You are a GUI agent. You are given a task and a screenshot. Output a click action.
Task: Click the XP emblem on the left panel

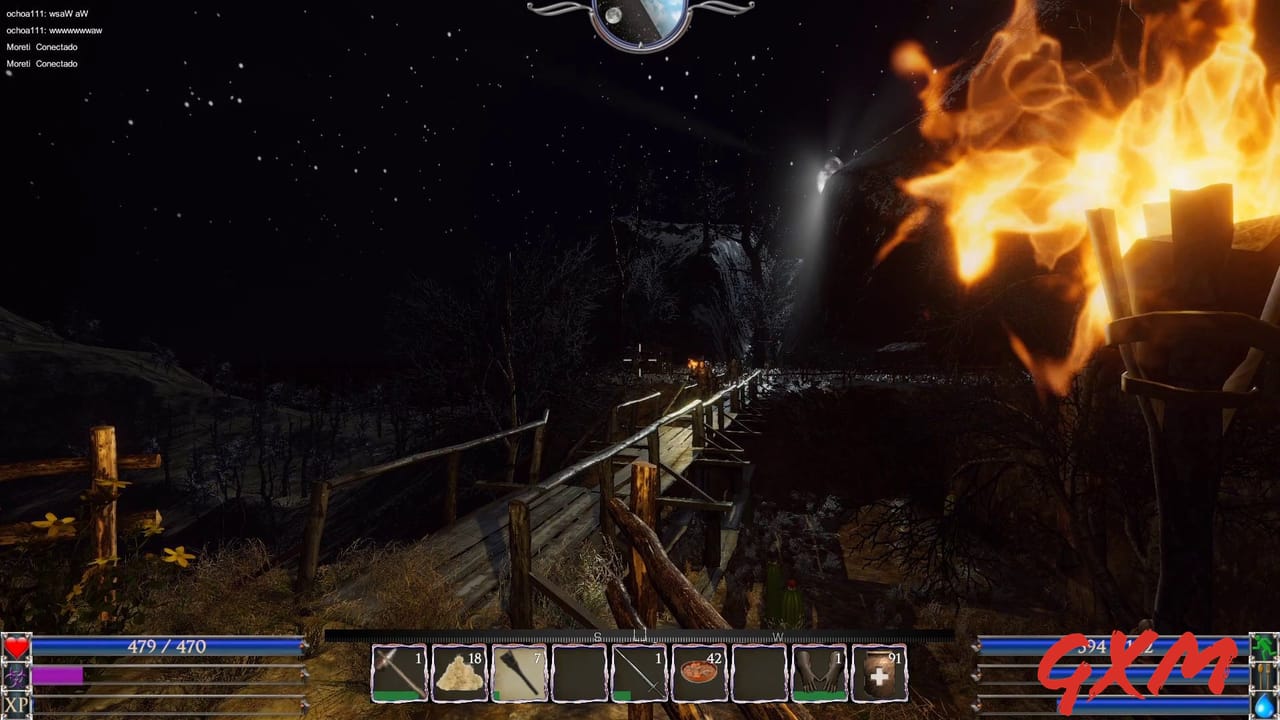[14, 706]
